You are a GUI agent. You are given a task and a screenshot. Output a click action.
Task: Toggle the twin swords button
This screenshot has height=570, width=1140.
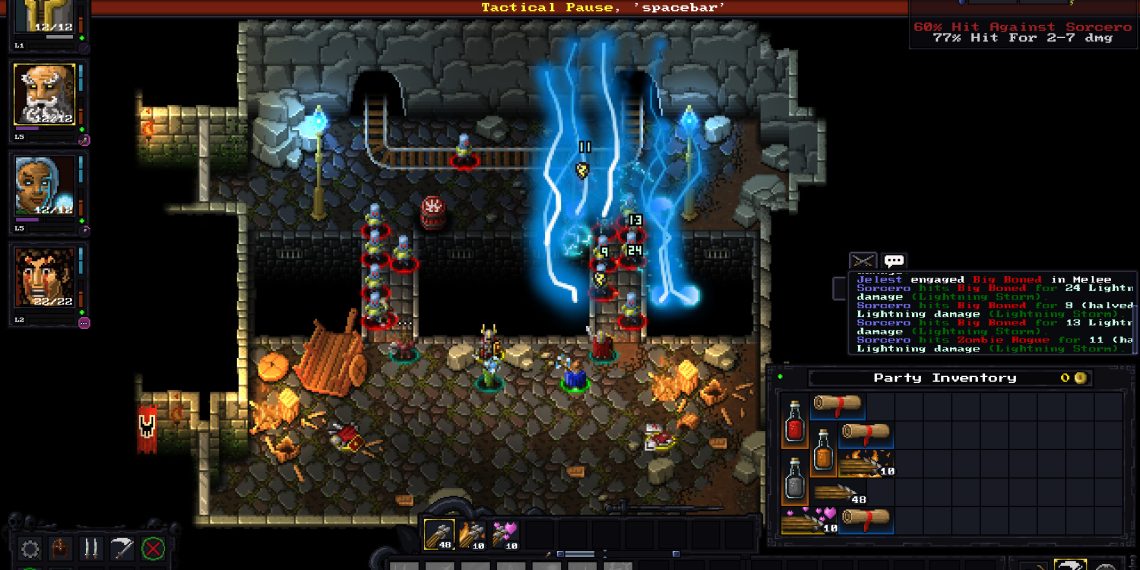91,548
